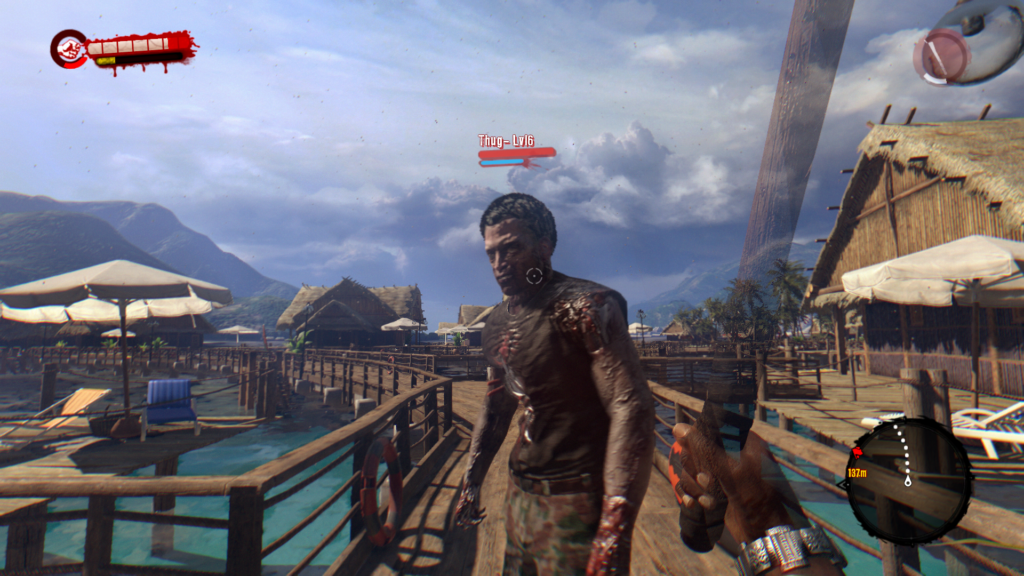Screen dimensions: 1024x576
Task: Select the 137m objective distance marker
Action: click(857, 470)
